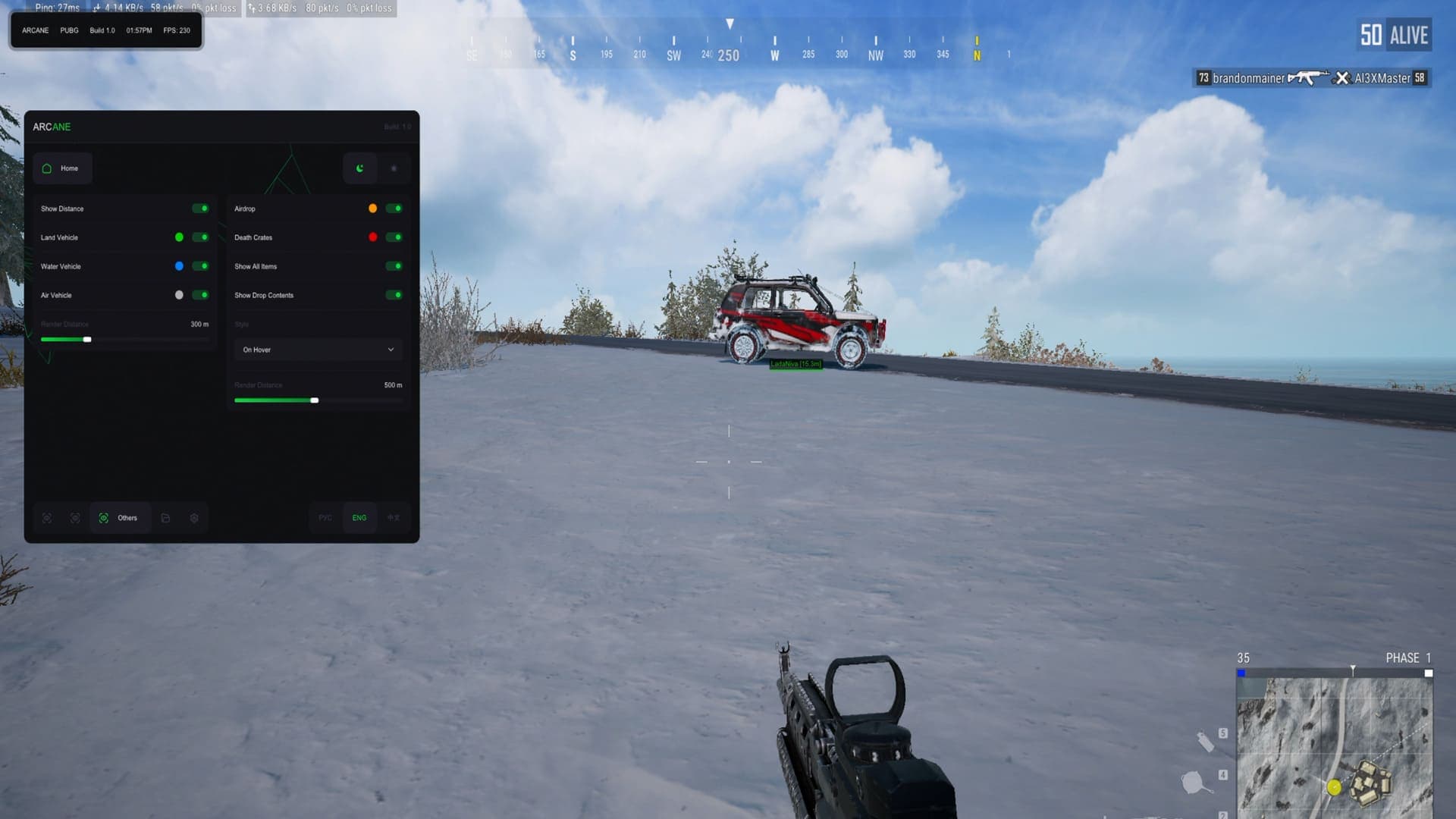This screenshot has height=819, width=1456.
Task: Open the settings gear icon at bottom
Action: [x=194, y=518]
